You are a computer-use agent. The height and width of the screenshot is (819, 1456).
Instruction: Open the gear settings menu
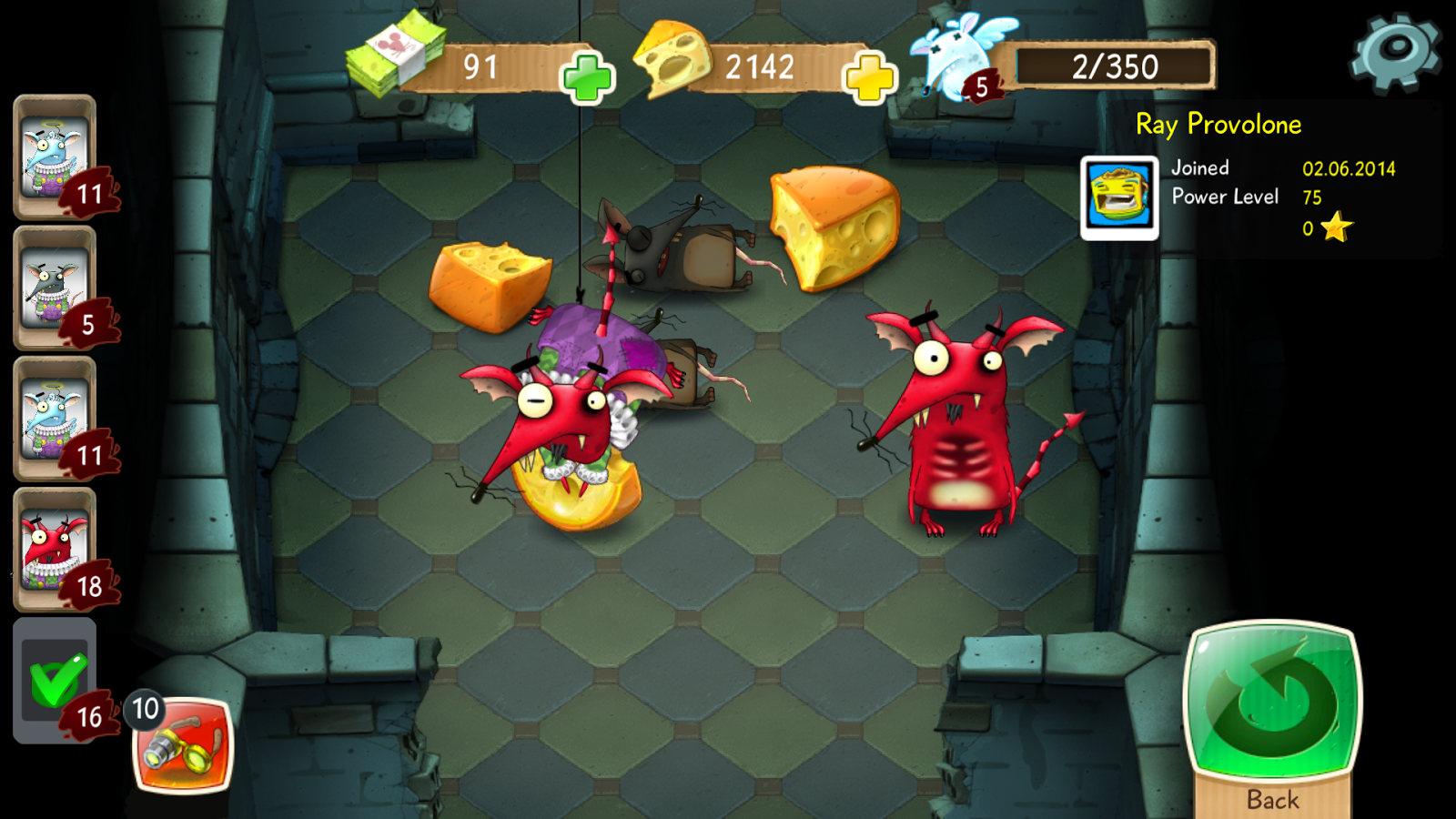[1395, 52]
